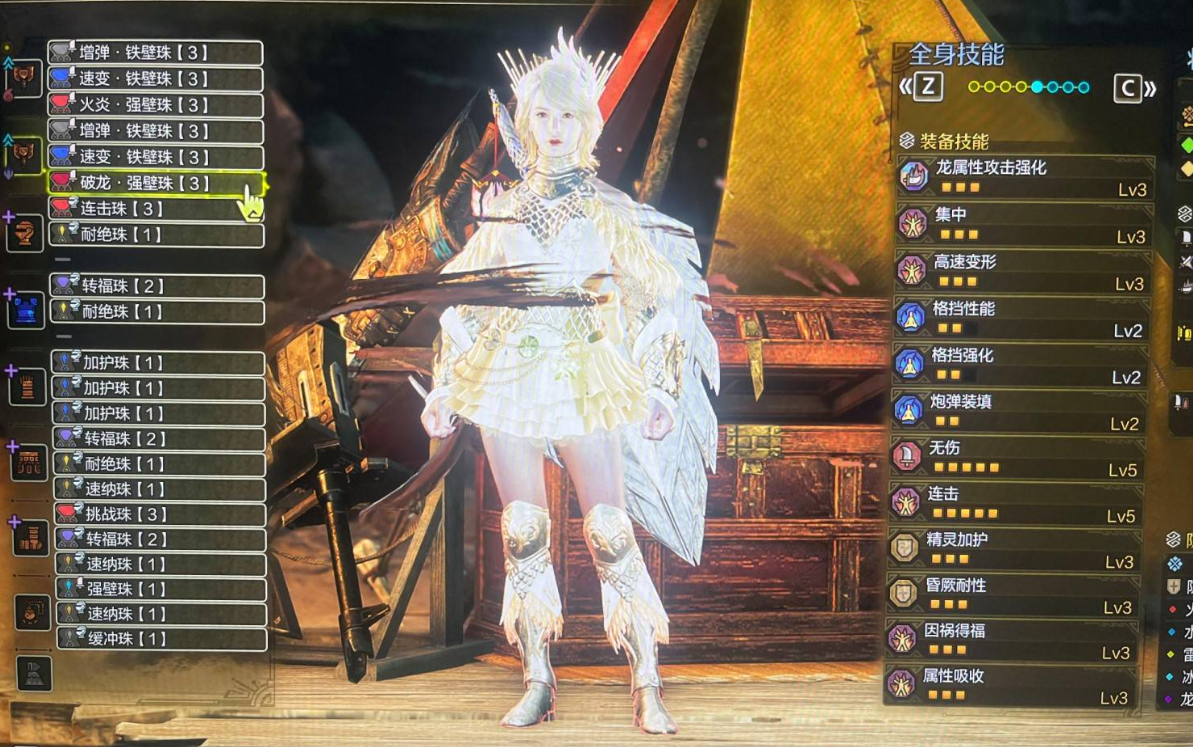Select the 连击 Lv5 skill row

1016,504
